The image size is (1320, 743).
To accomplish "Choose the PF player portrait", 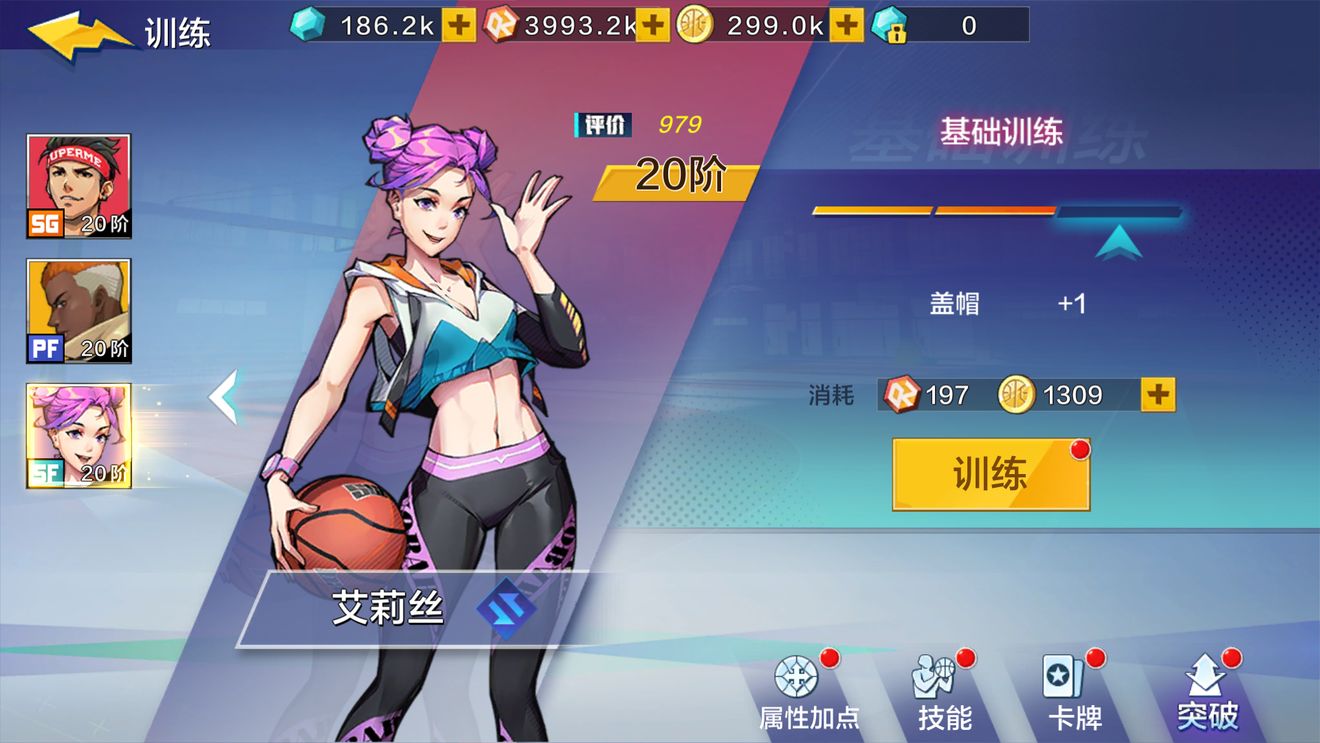I will [79, 311].
